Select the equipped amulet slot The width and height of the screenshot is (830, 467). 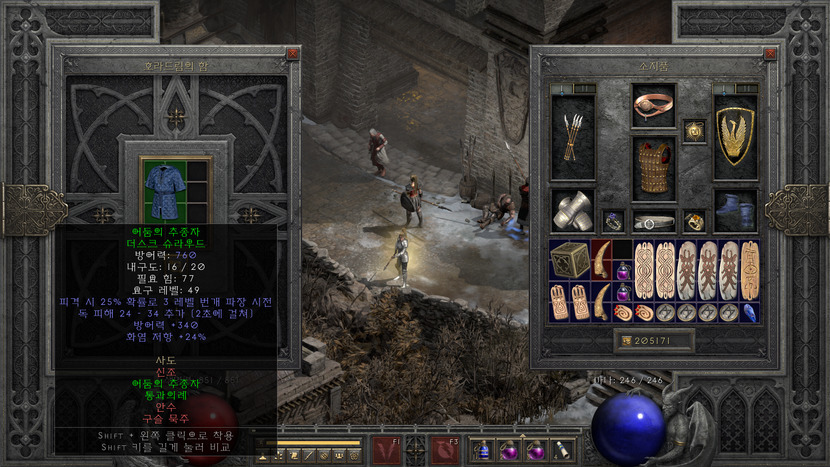694,130
